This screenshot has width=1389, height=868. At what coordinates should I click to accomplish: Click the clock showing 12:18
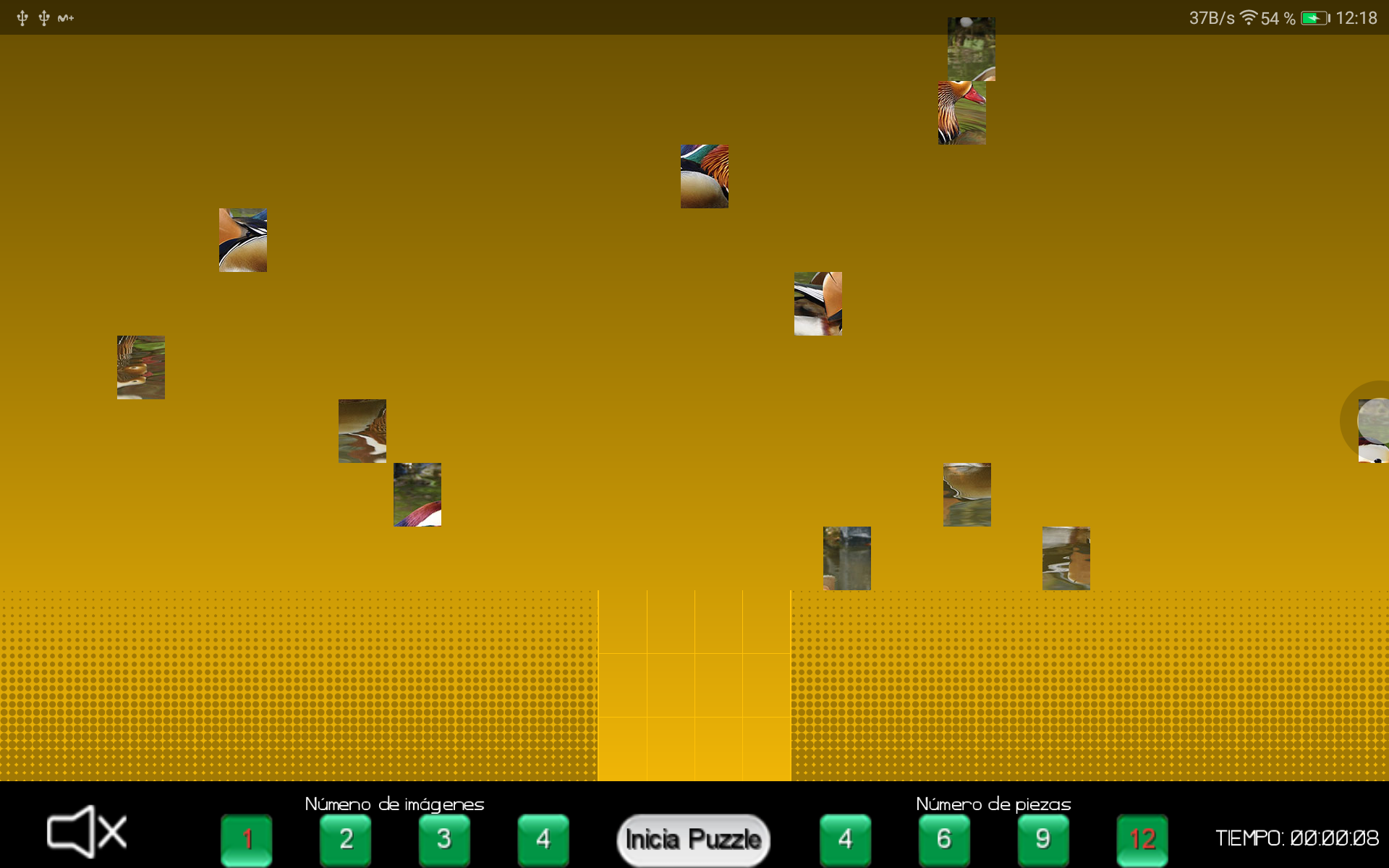pyautogui.click(x=1356, y=18)
